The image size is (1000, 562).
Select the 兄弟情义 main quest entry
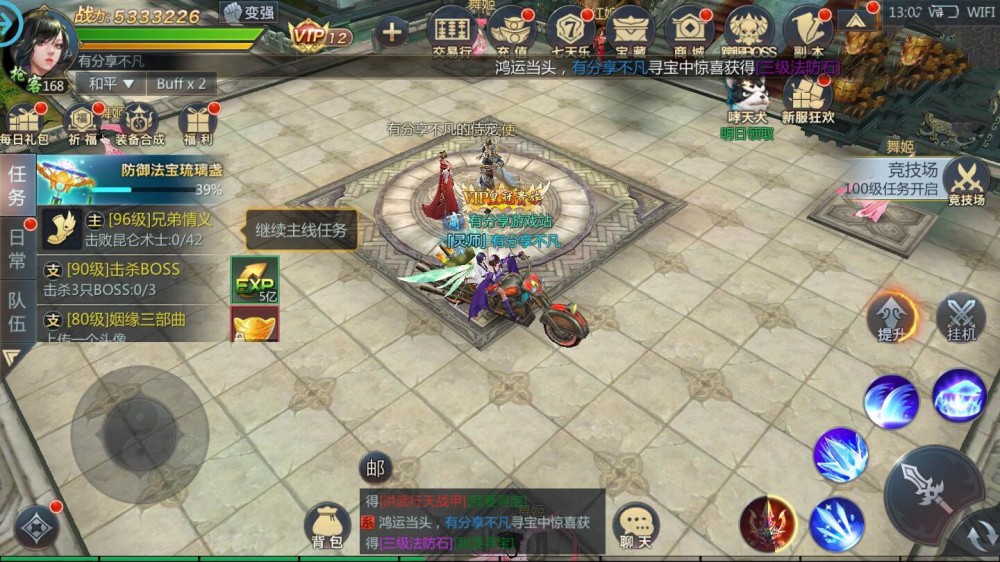[x=135, y=229]
